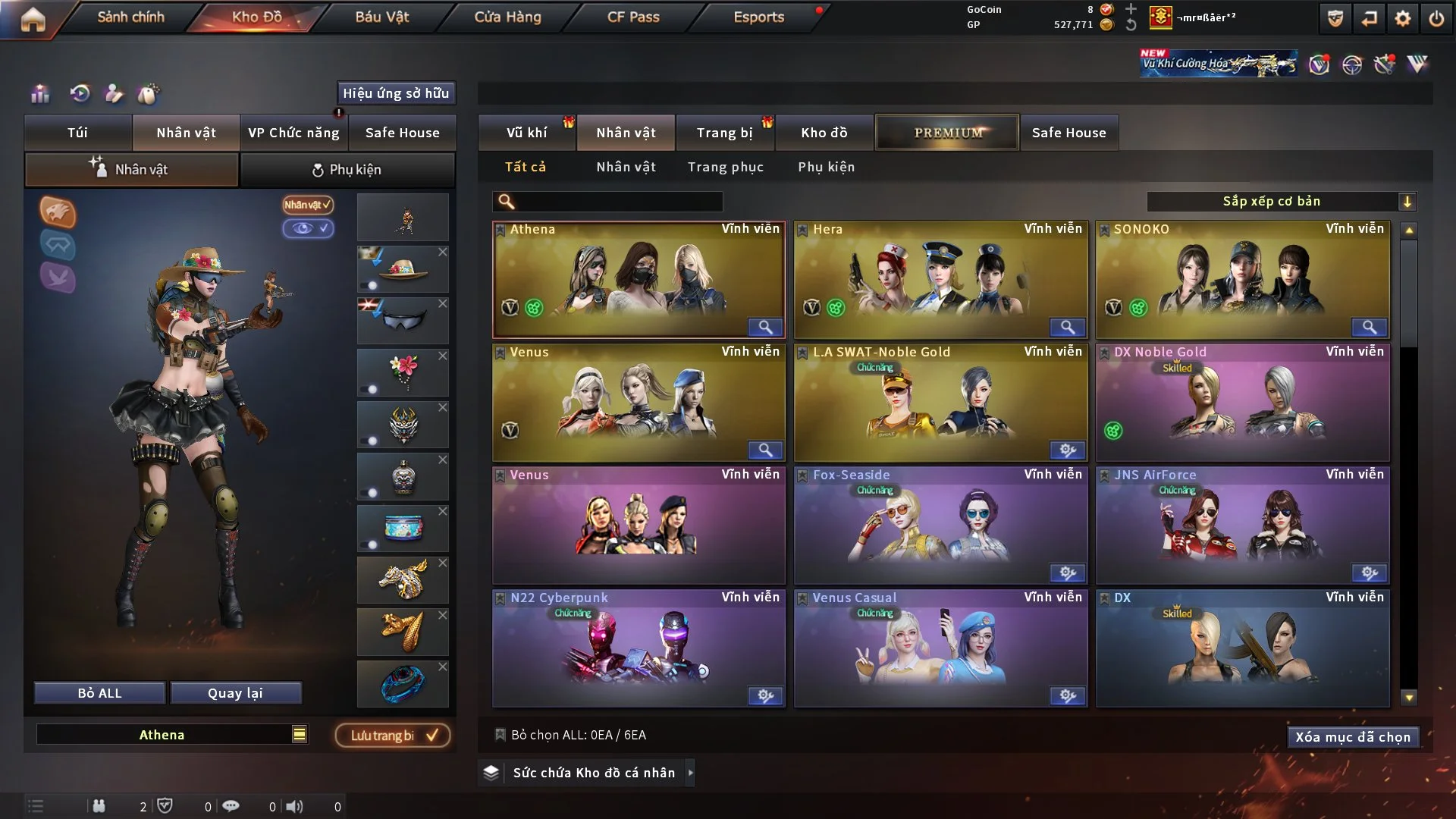This screenshot has height=819, width=1456.
Task: Select the replay history icon in left panel
Action: click(80, 94)
